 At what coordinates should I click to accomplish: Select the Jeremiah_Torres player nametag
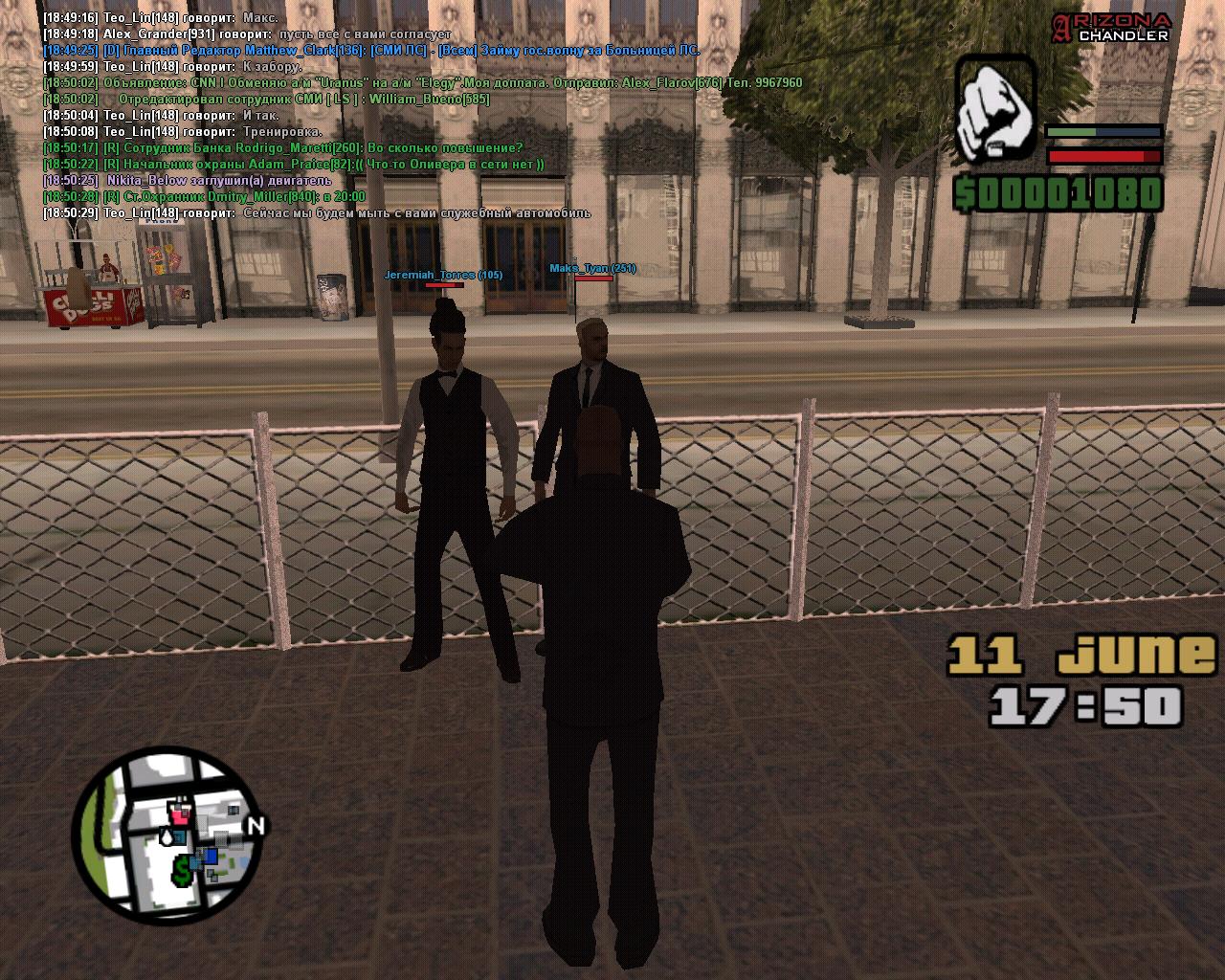point(443,275)
